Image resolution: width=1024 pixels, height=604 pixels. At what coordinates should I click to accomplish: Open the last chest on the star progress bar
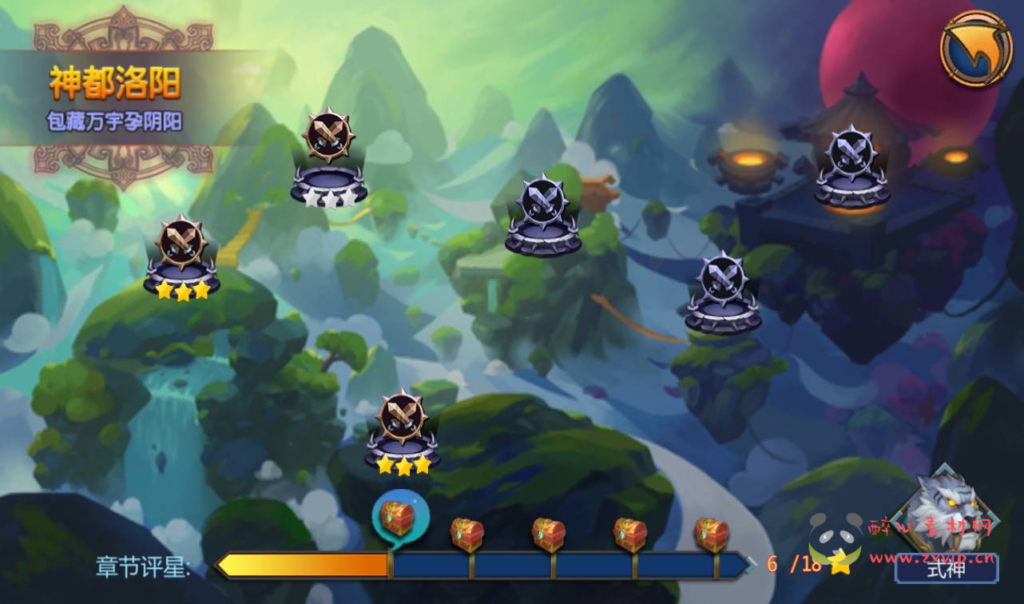click(x=711, y=534)
